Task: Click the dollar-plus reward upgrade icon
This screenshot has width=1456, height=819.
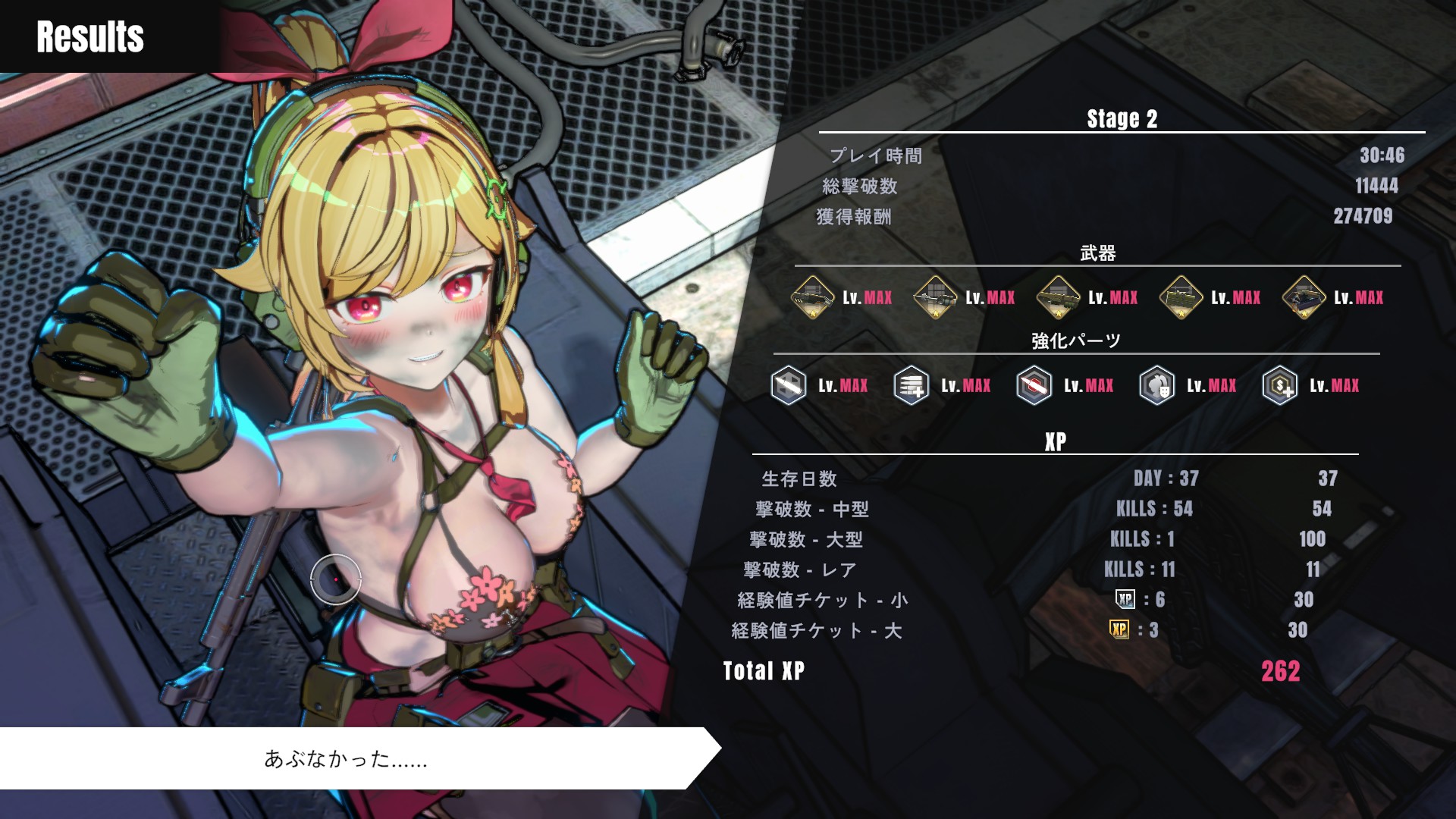Action: [1280, 385]
